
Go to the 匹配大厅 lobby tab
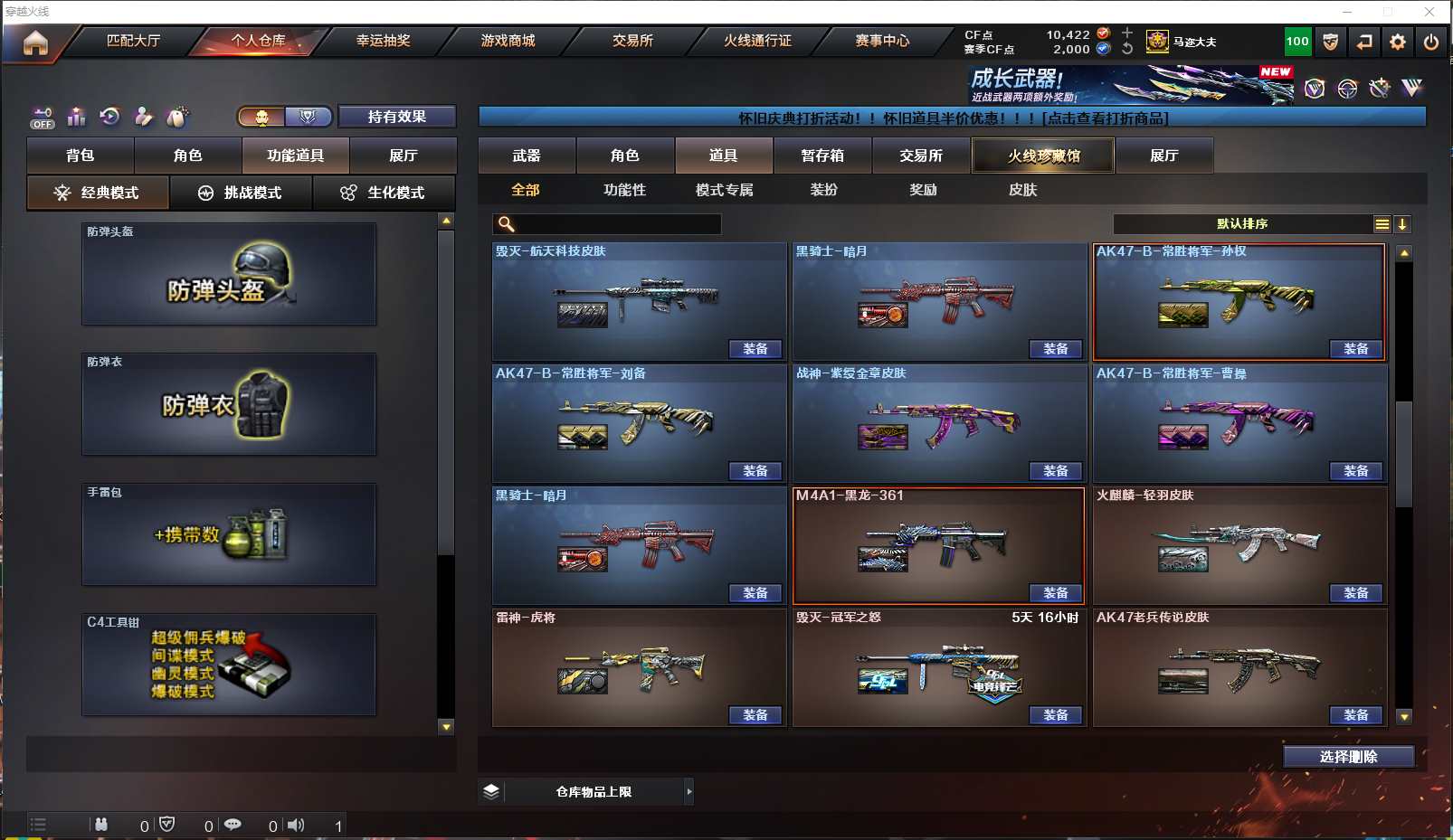(133, 41)
